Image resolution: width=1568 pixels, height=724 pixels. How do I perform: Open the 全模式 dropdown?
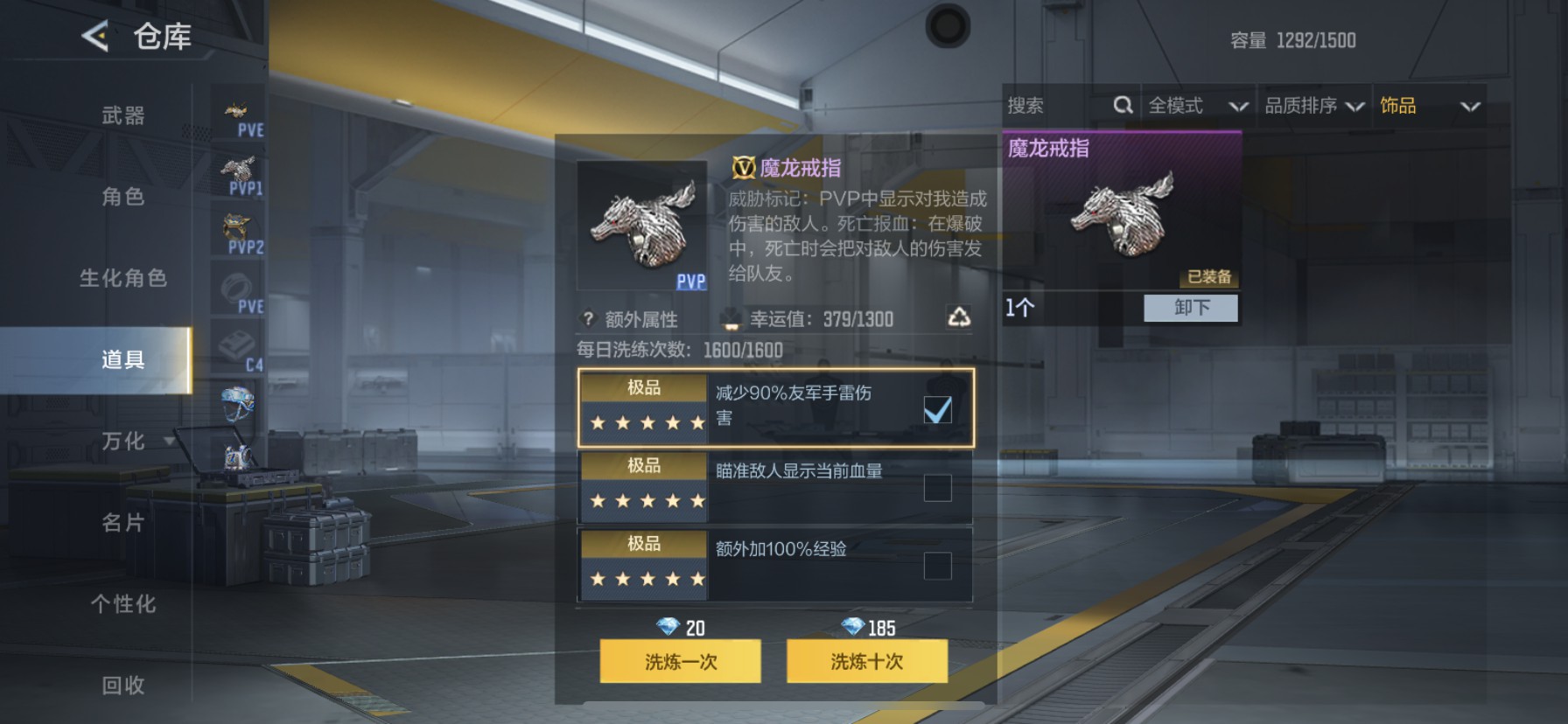[1197, 105]
